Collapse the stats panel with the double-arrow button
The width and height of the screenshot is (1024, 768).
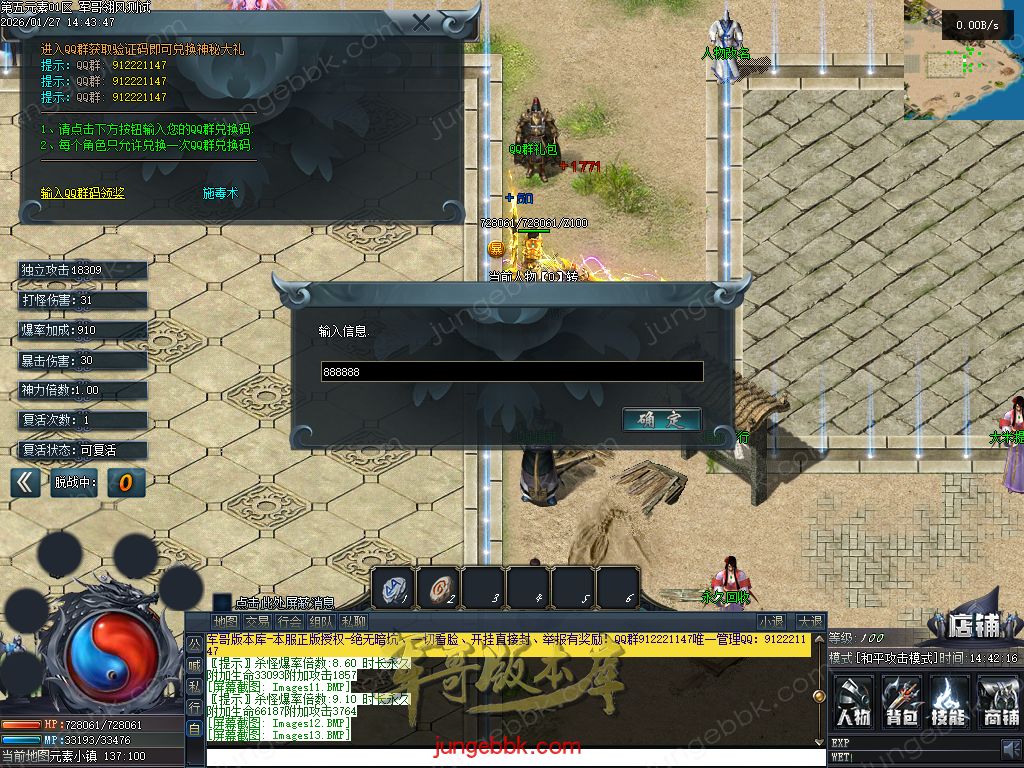(26, 483)
